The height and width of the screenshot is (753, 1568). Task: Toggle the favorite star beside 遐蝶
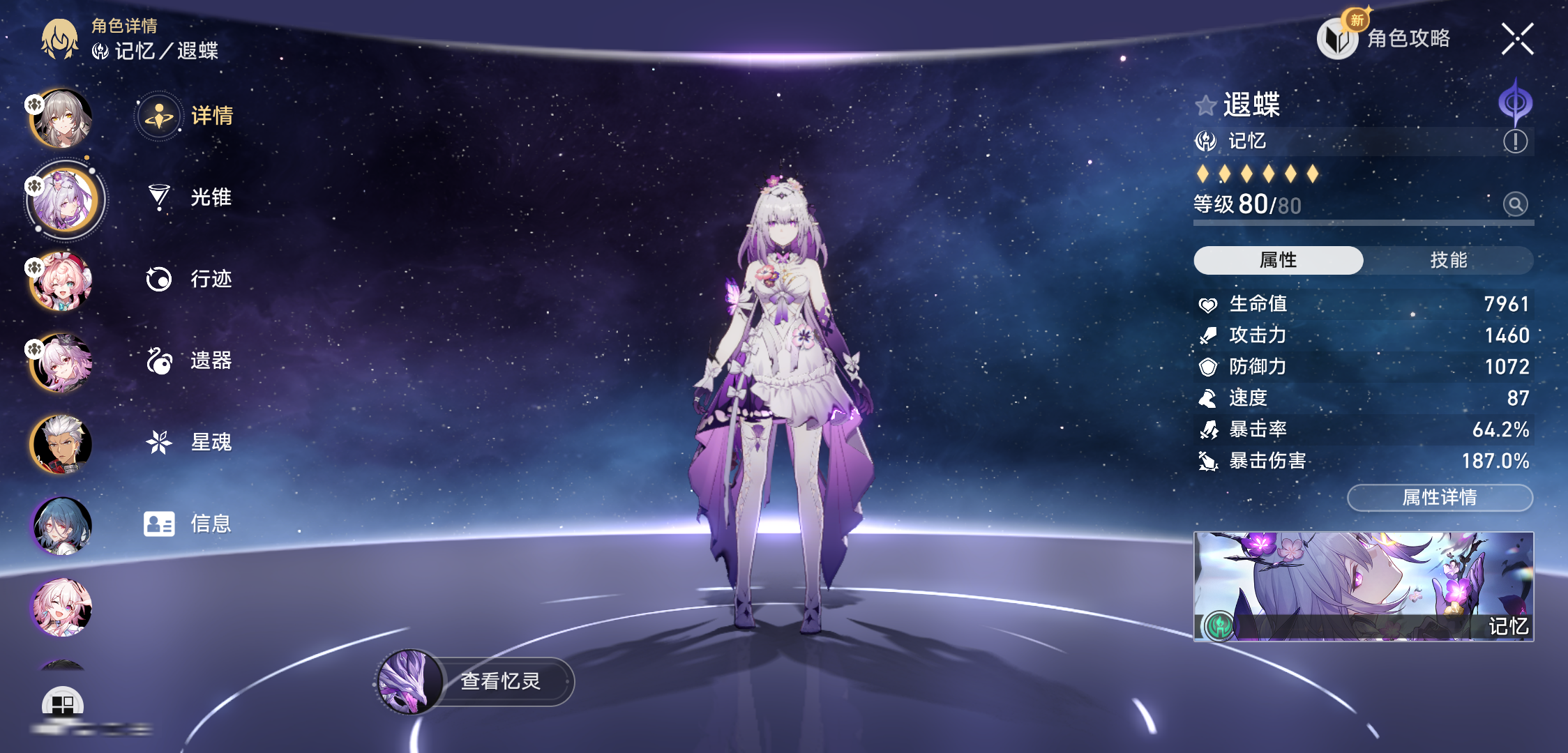1205,106
